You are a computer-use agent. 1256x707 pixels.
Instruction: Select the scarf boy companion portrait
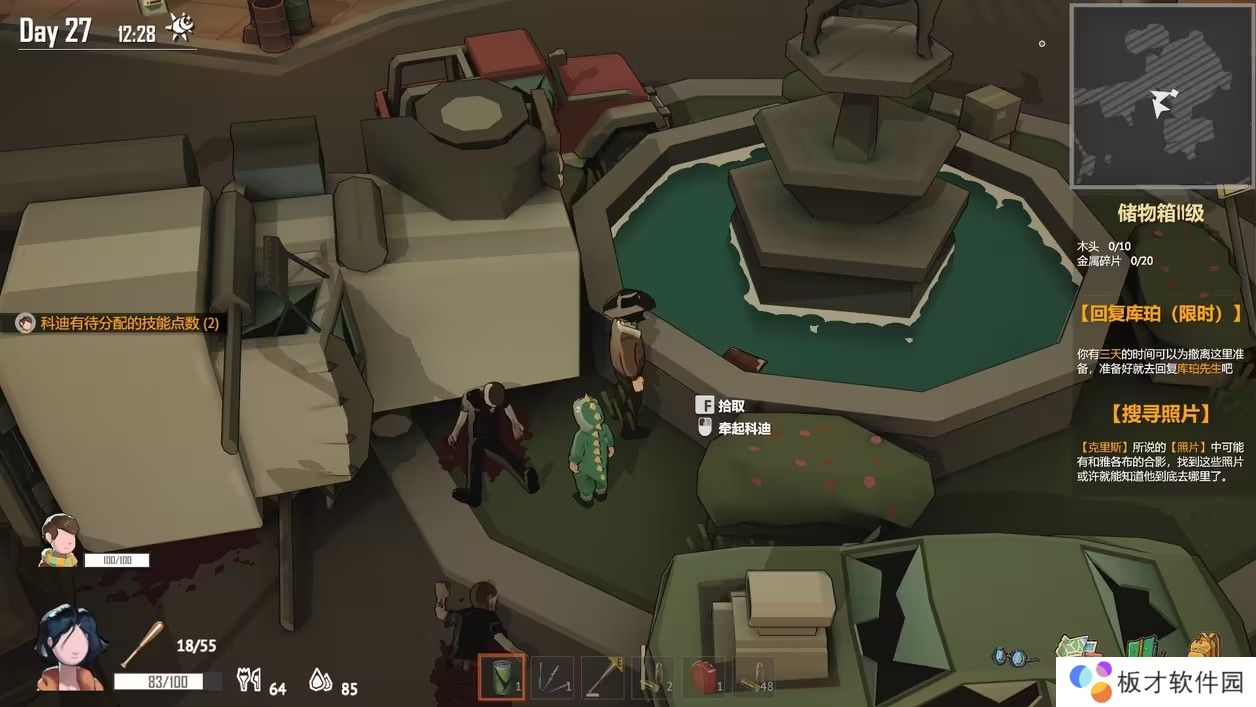(x=59, y=540)
